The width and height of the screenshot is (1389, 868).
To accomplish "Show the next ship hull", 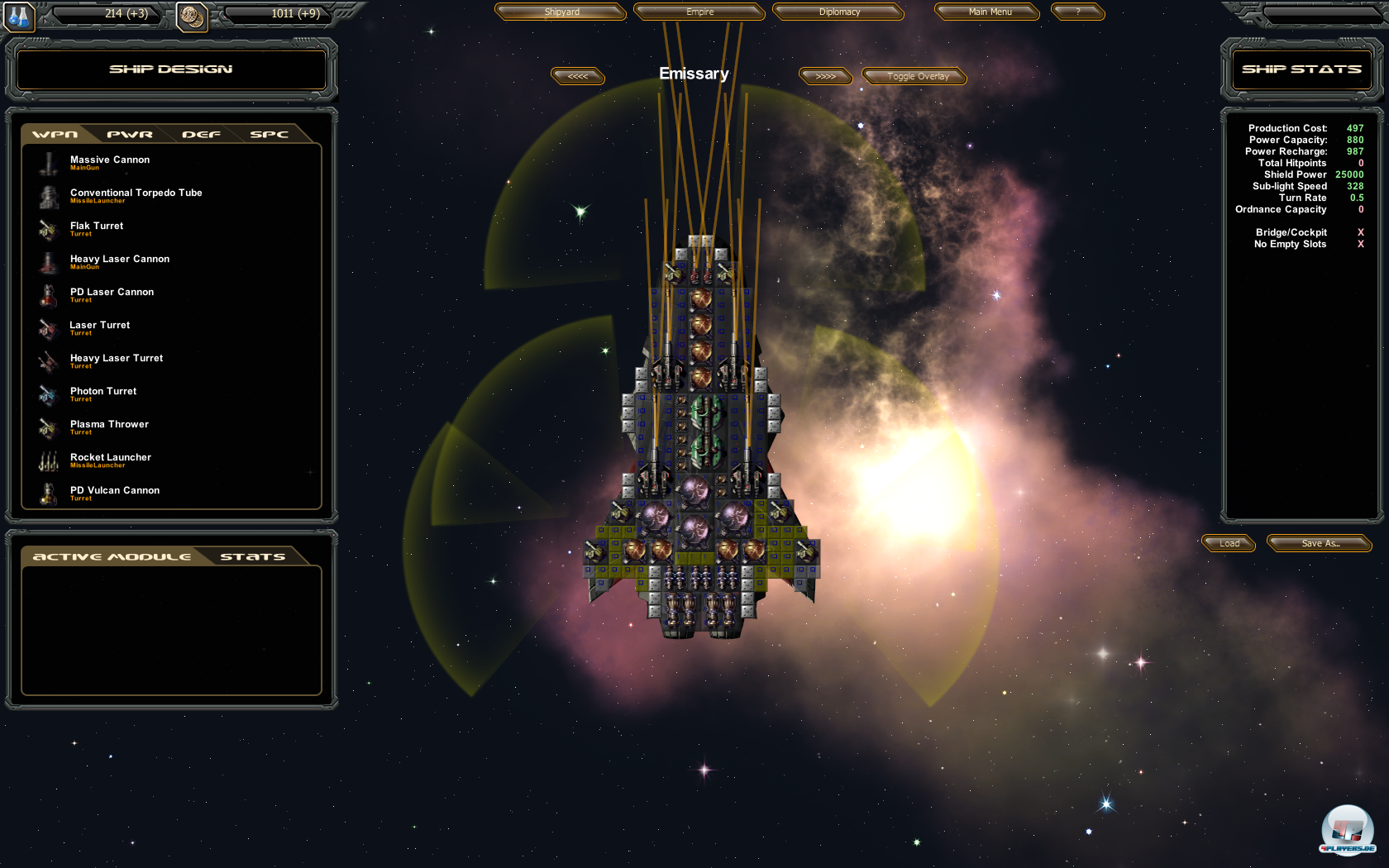I will point(825,76).
